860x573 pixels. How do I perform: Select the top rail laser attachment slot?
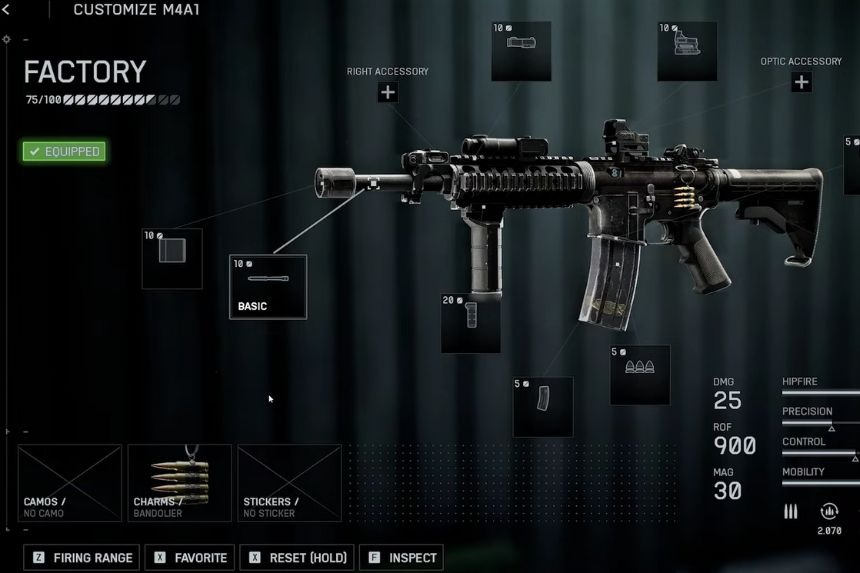pos(521,51)
